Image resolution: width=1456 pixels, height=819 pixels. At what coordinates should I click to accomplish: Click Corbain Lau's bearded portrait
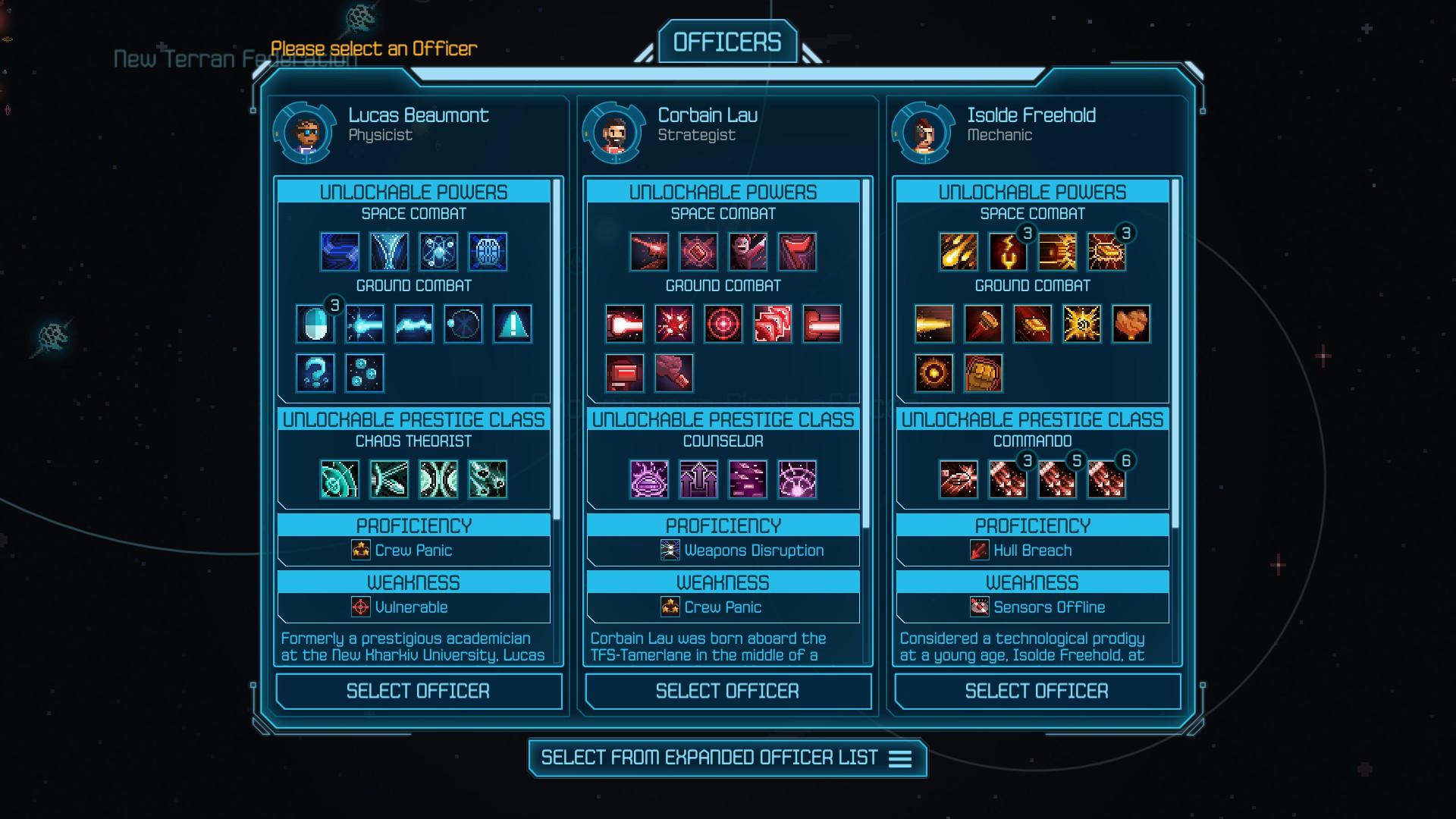(614, 133)
